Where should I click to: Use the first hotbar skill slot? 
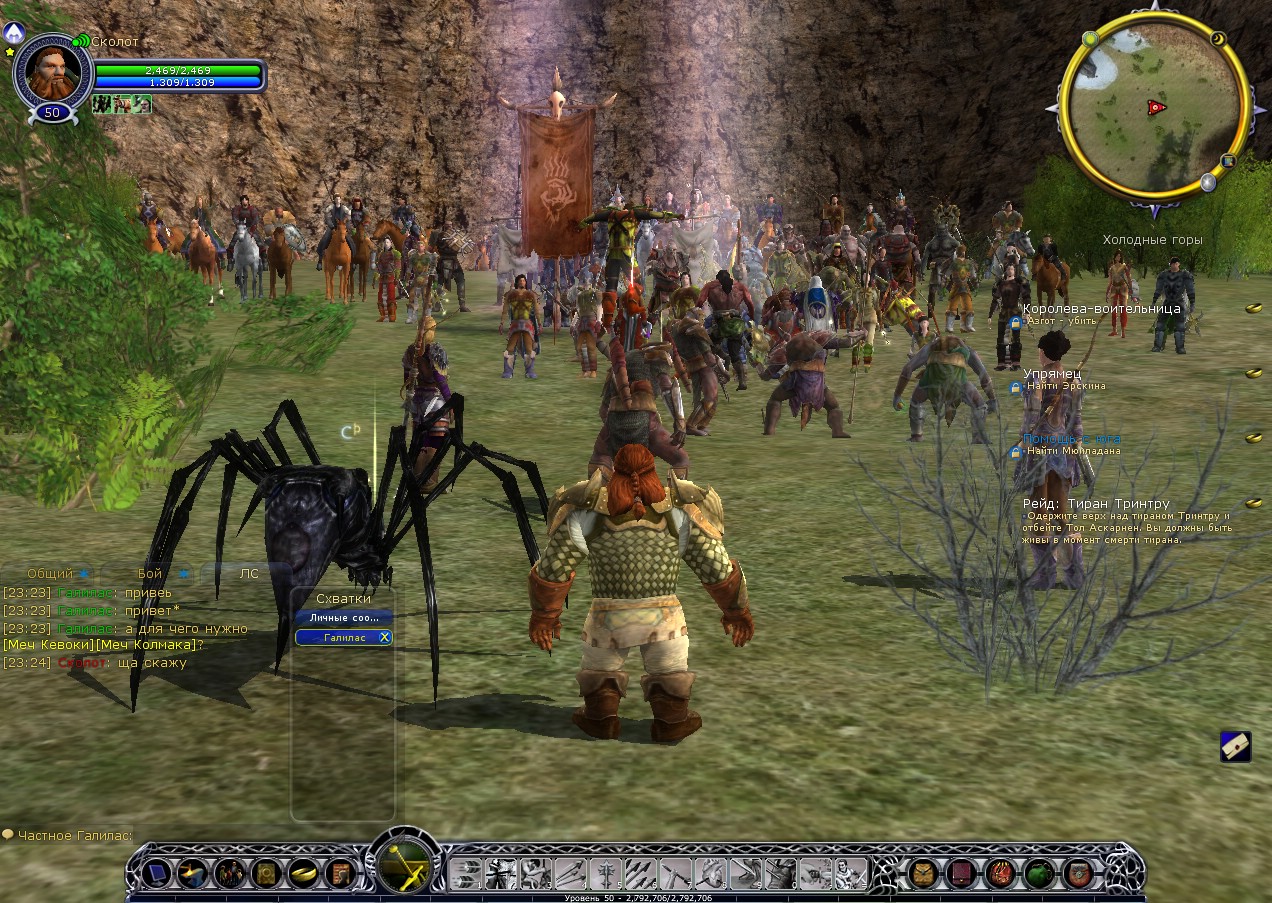click(465, 874)
